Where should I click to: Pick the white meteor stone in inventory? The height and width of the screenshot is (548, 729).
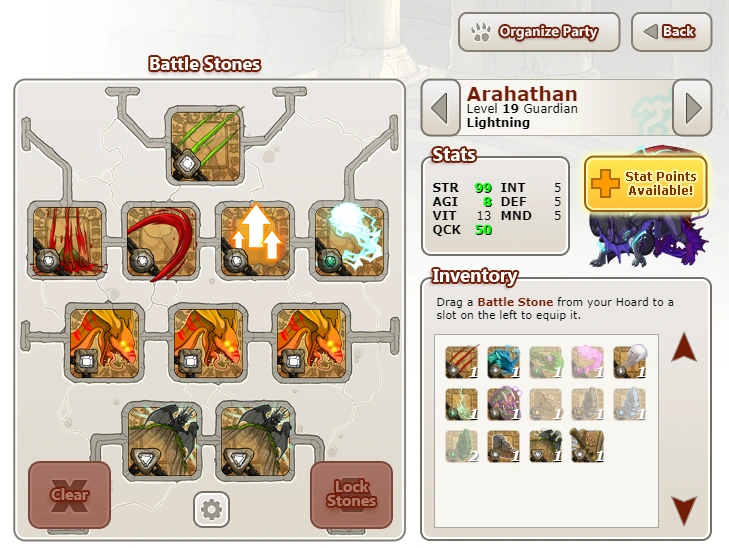point(629,361)
